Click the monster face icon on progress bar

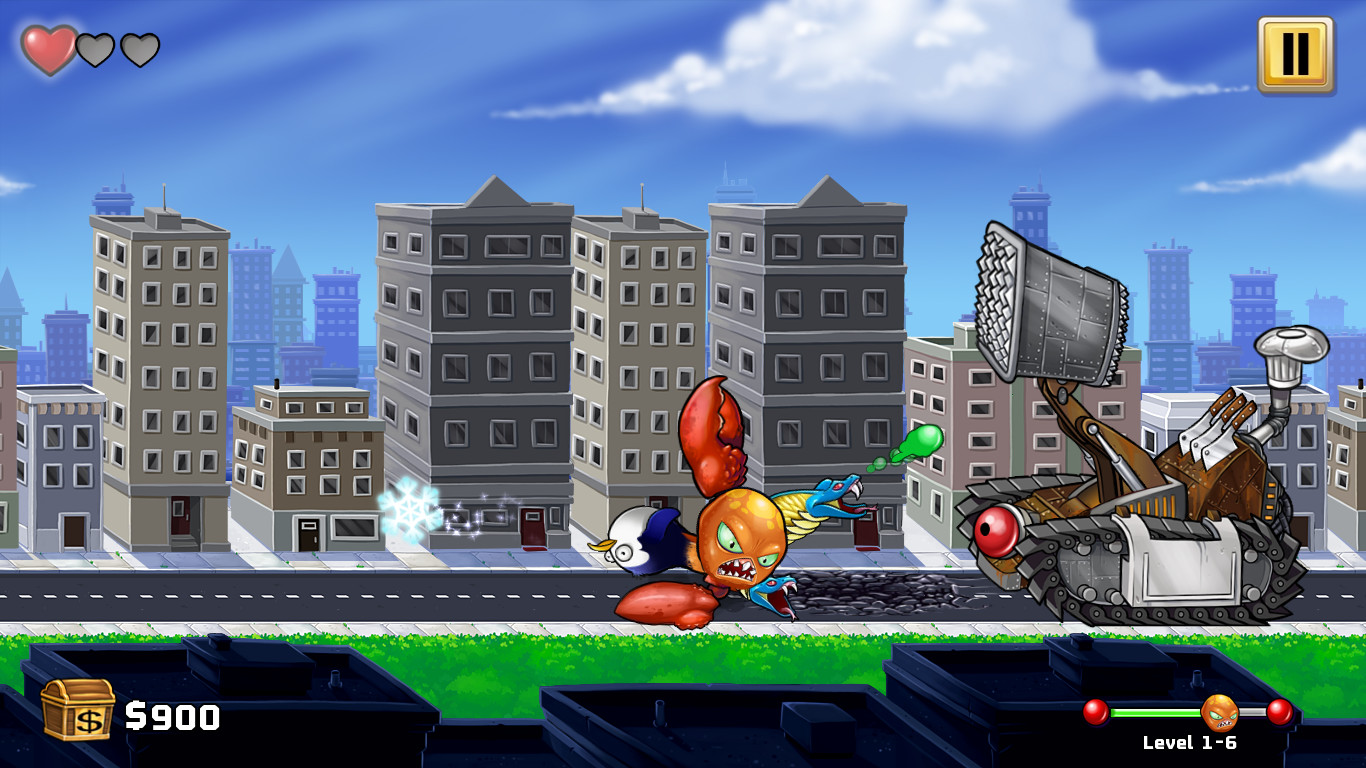[1222, 713]
